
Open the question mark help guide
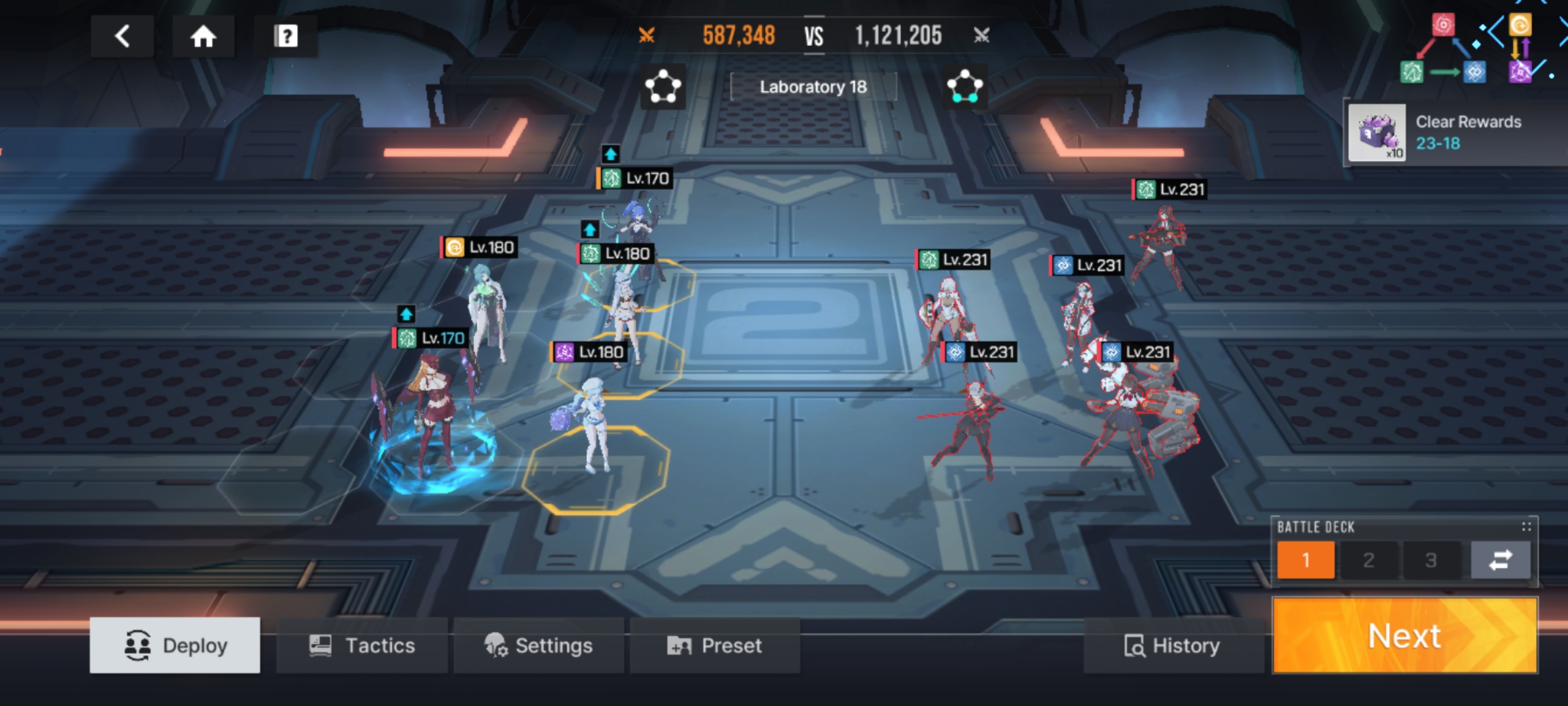click(286, 36)
